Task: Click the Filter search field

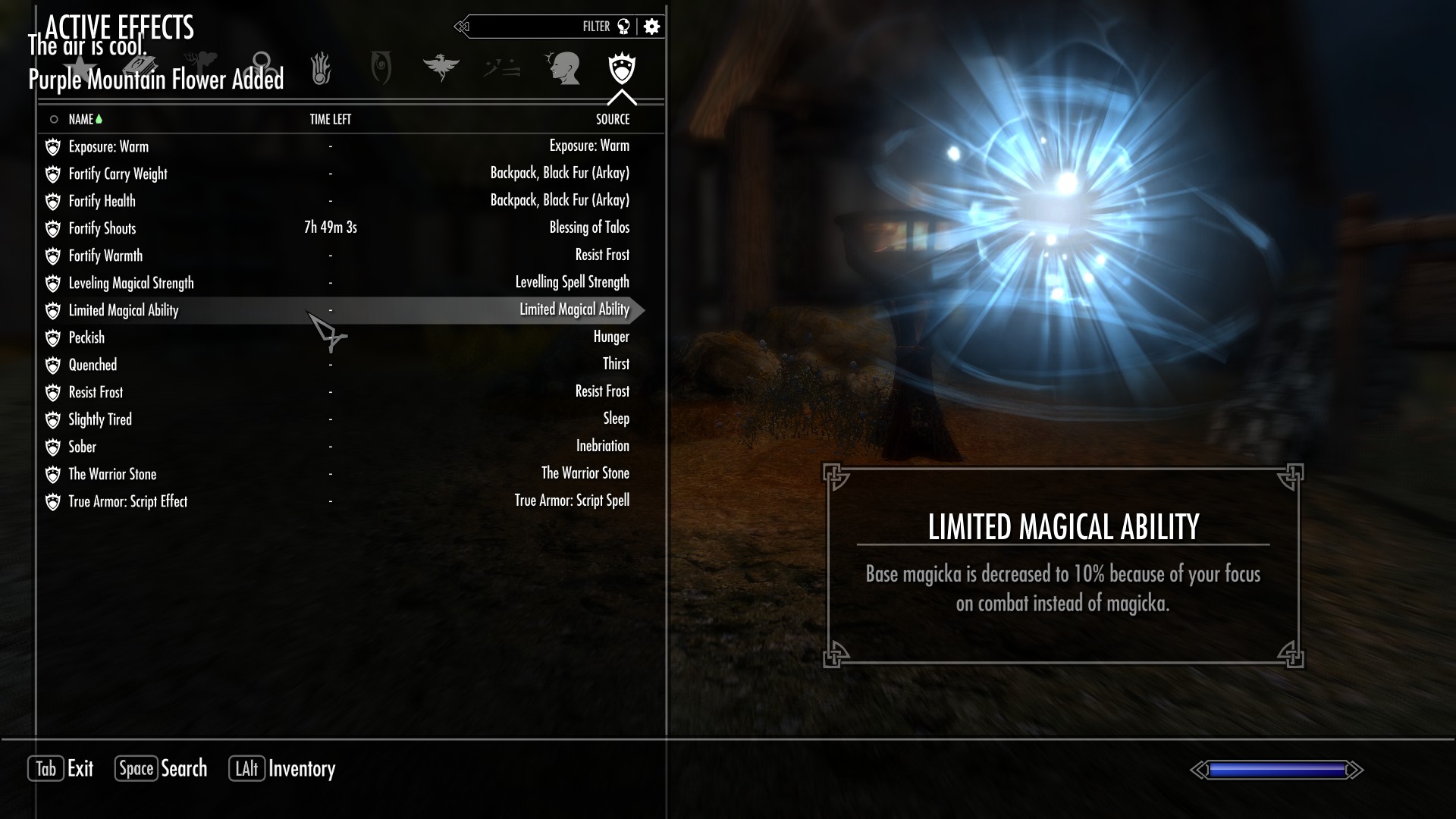Action: (x=531, y=27)
